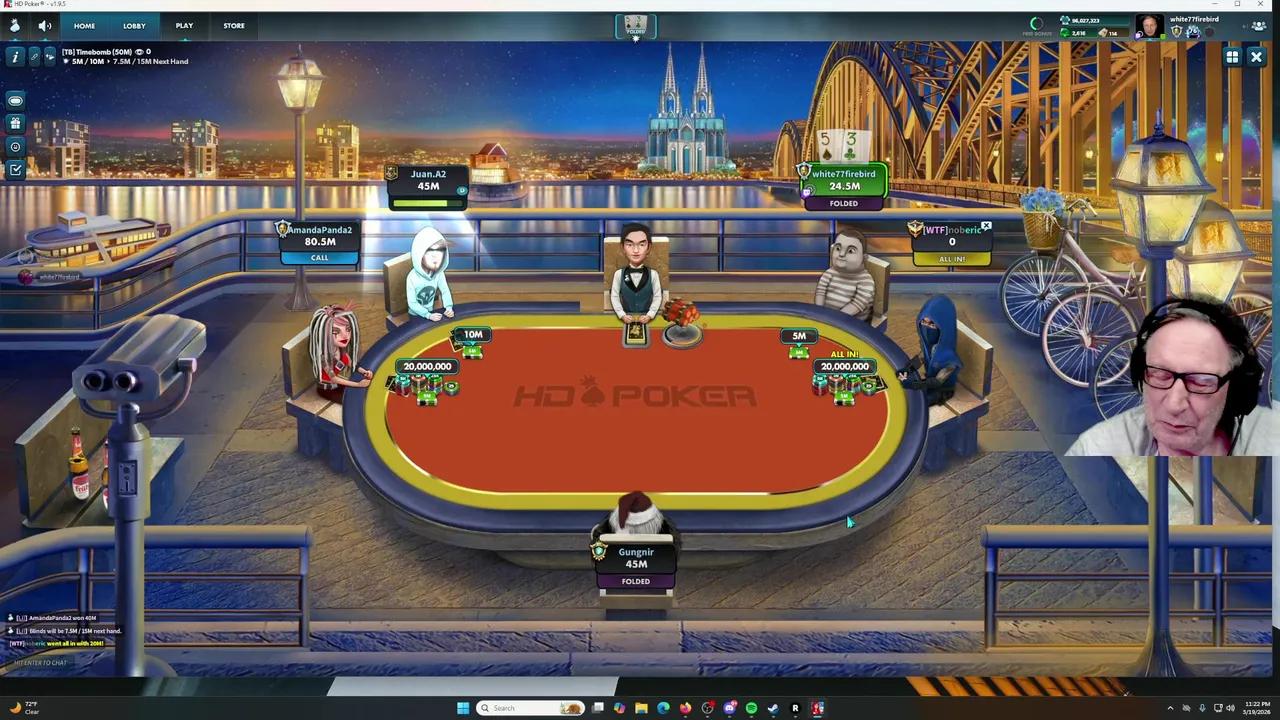Screen dimensions: 1280x720
Task: Open tournament info via the "i" icon
Action: tap(15, 57)
